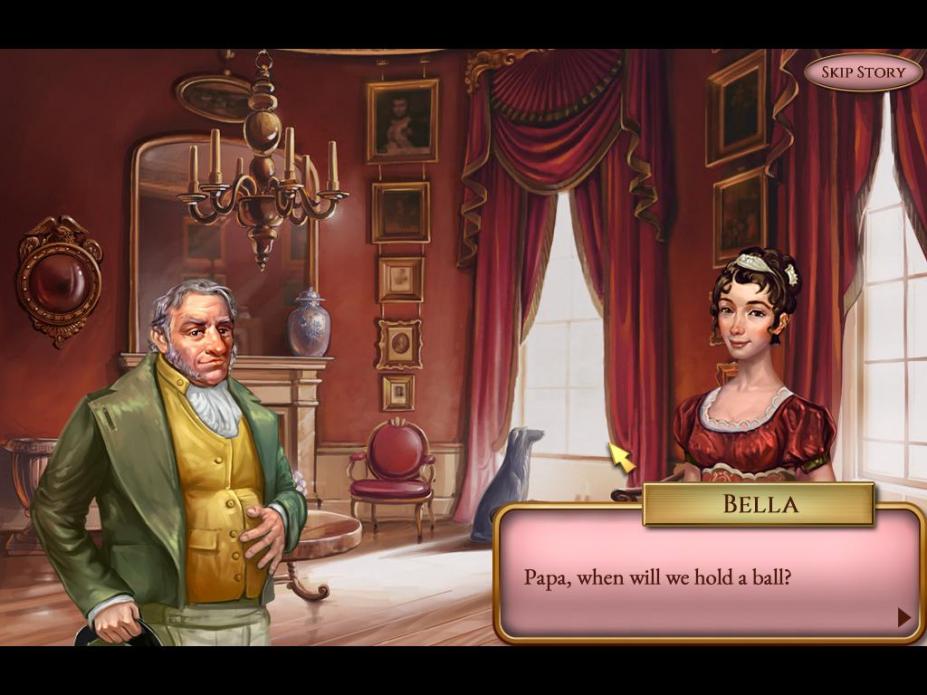Screen dimensions: 927x695
Task: Click the Skip Story button
Action: (862, 72)
